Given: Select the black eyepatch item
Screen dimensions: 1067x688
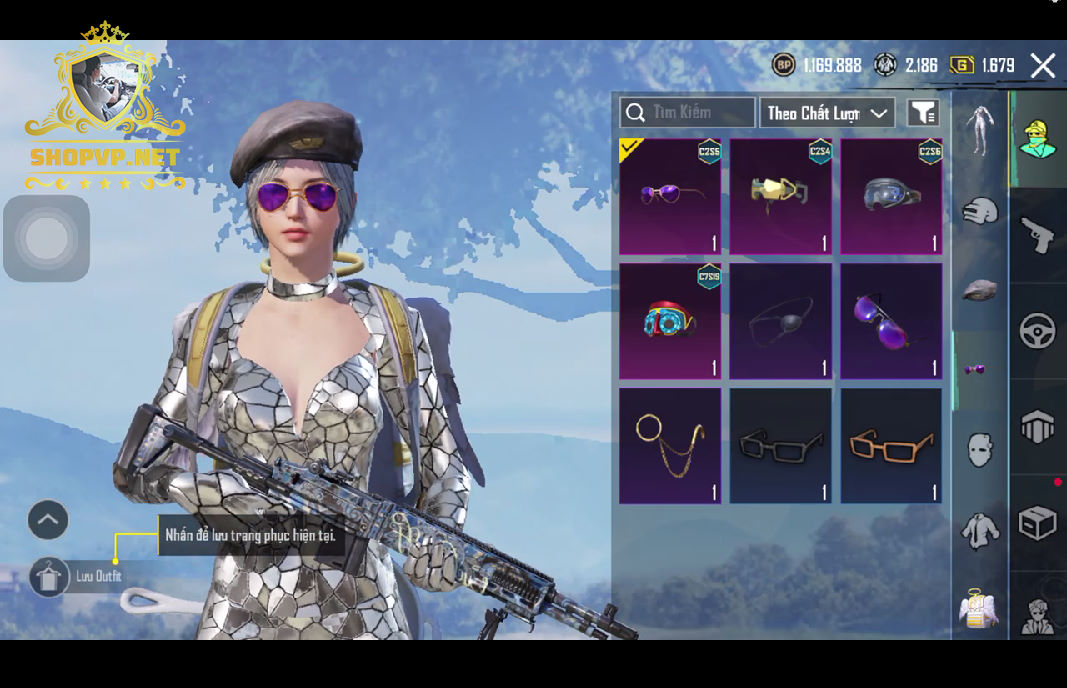Looking at the screenshot, I should tap(780, 321).
